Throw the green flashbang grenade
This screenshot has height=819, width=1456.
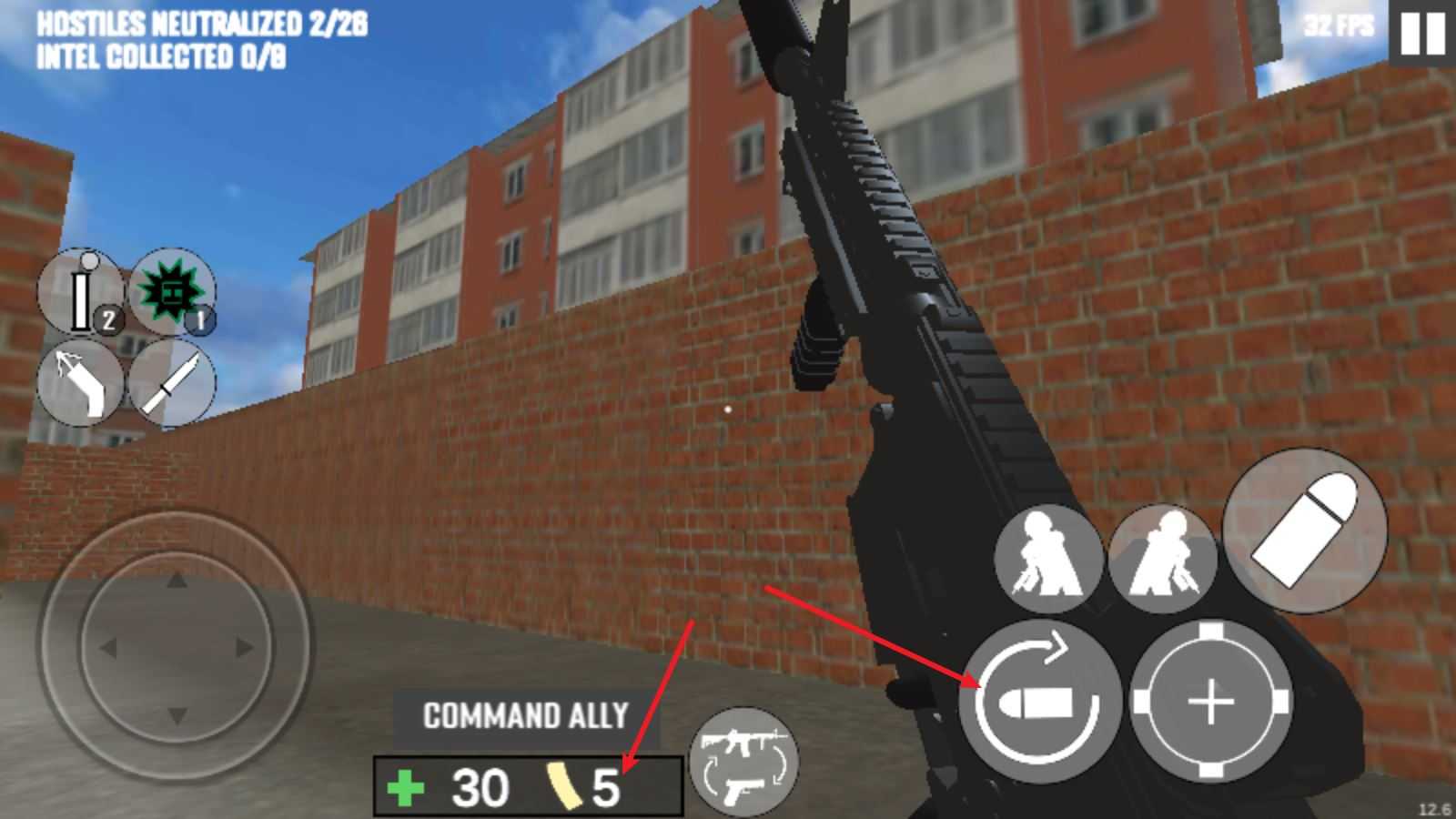[x=171, y=293]
